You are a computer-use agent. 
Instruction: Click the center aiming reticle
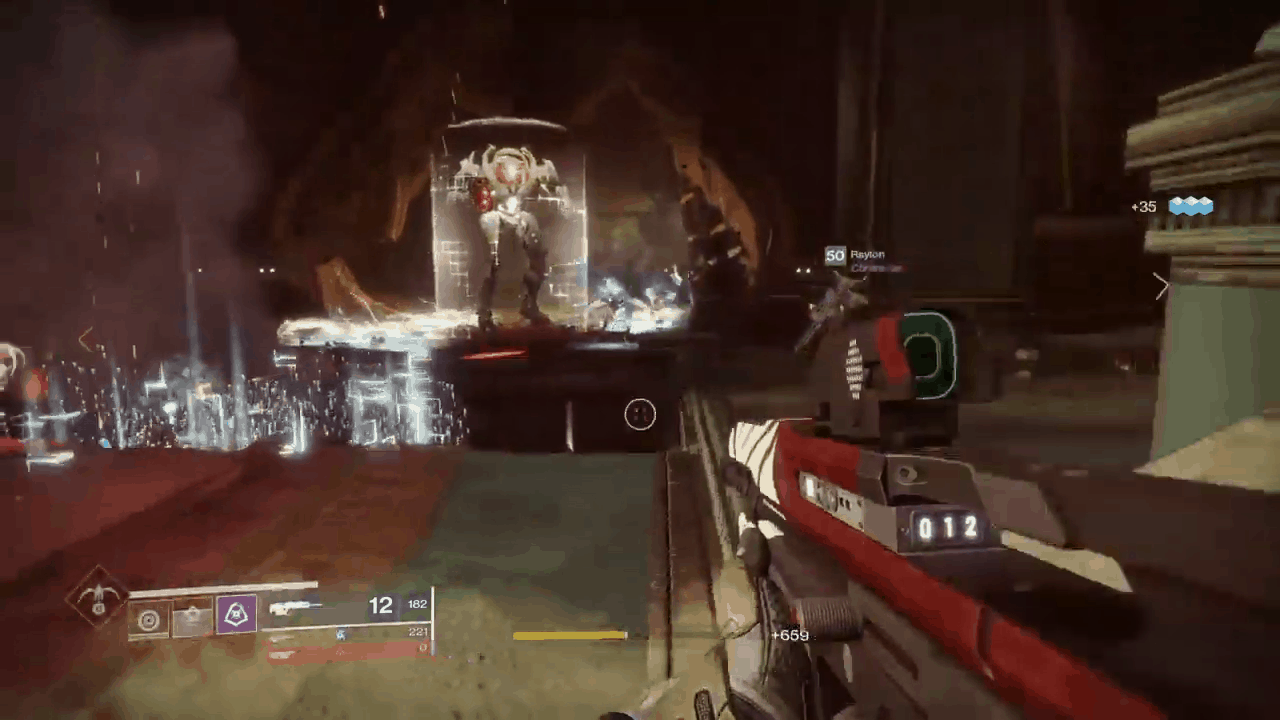(640, 415)
